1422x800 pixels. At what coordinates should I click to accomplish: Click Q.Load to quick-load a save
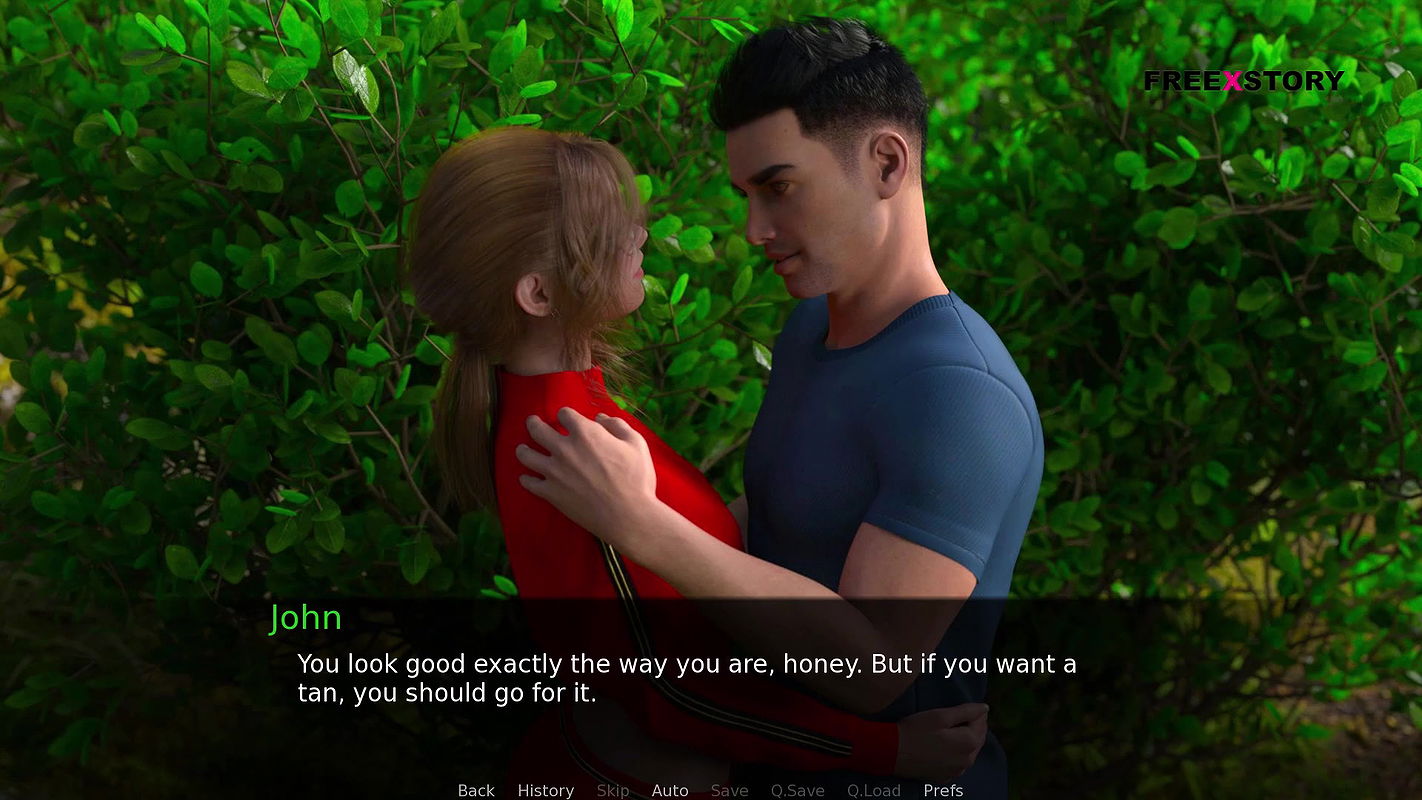873,790
